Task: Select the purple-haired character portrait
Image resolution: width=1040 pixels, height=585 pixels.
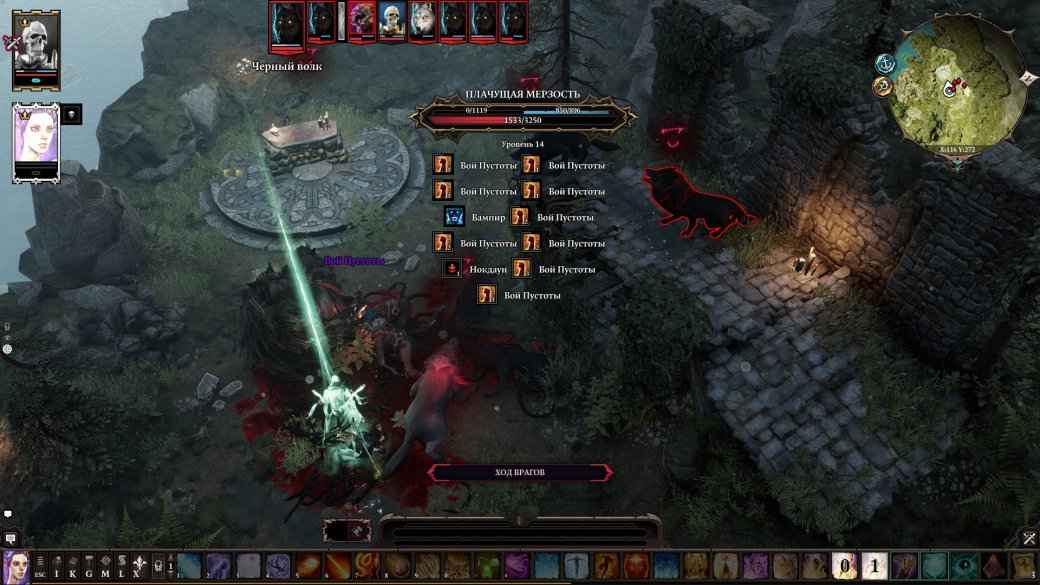Action: (36, 138)
